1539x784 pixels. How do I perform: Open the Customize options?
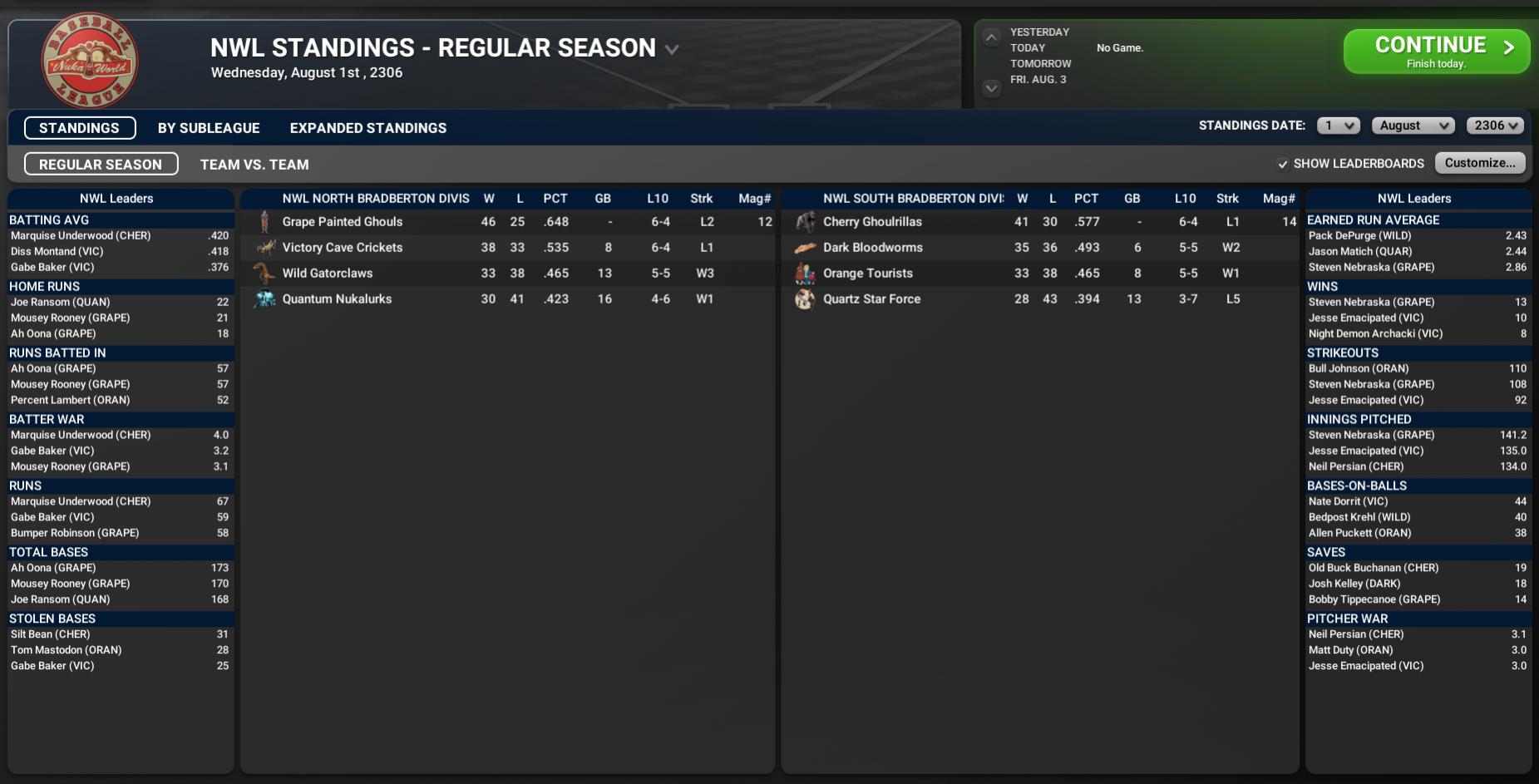pos(1479,163)
